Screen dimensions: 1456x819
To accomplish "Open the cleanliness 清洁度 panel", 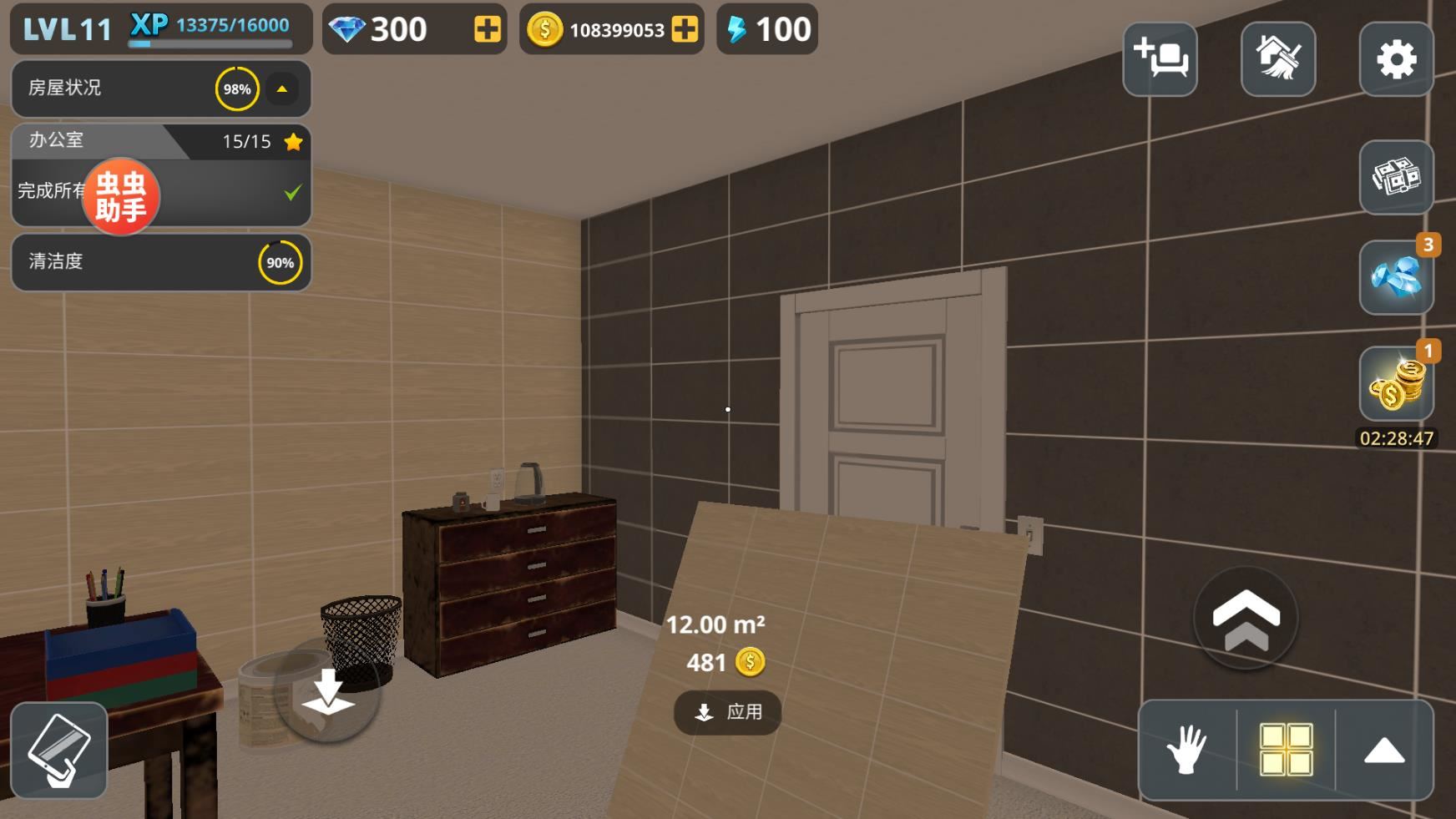I will pos(161,262).
